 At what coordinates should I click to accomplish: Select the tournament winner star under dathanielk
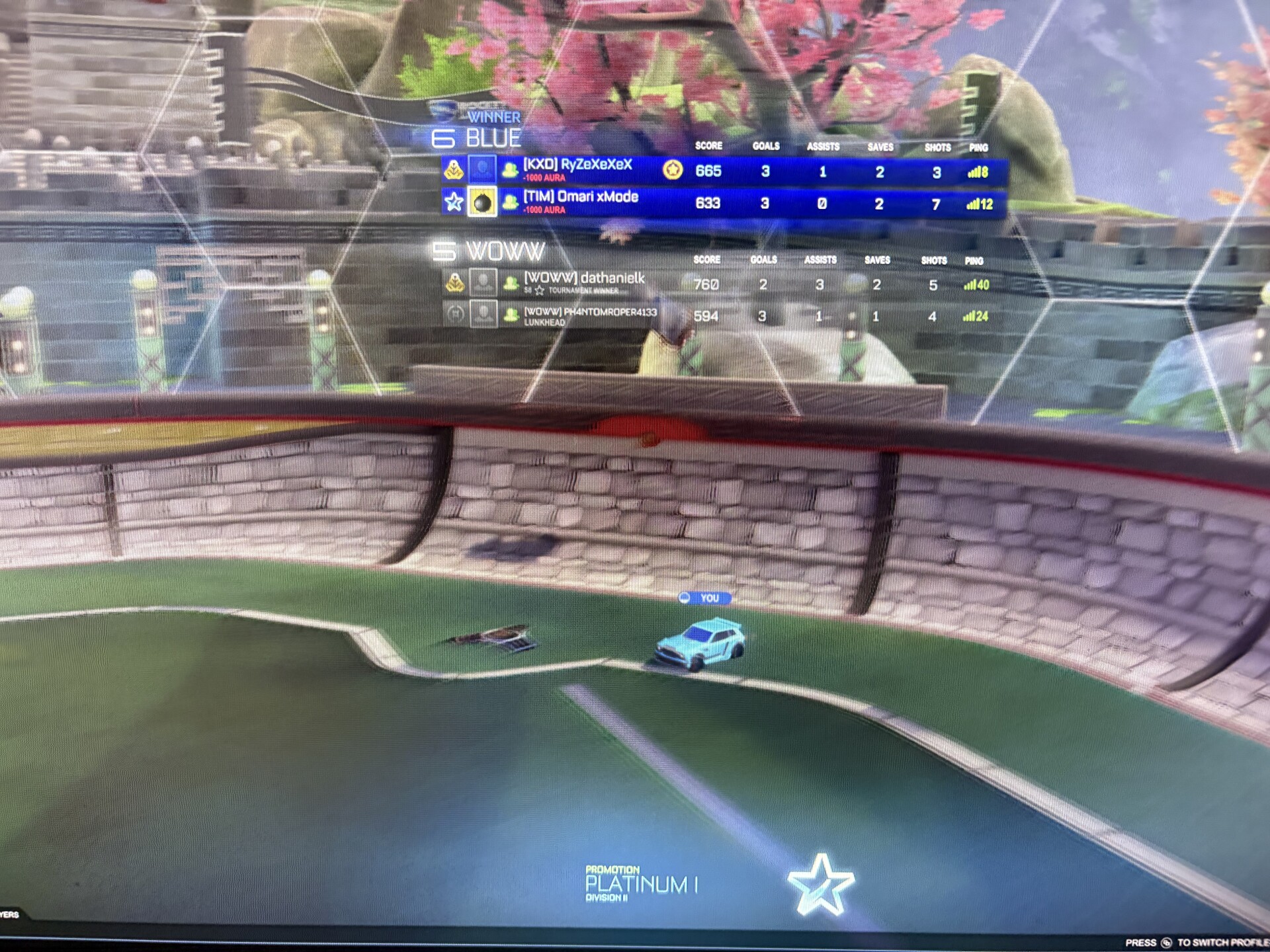point(539,290)
